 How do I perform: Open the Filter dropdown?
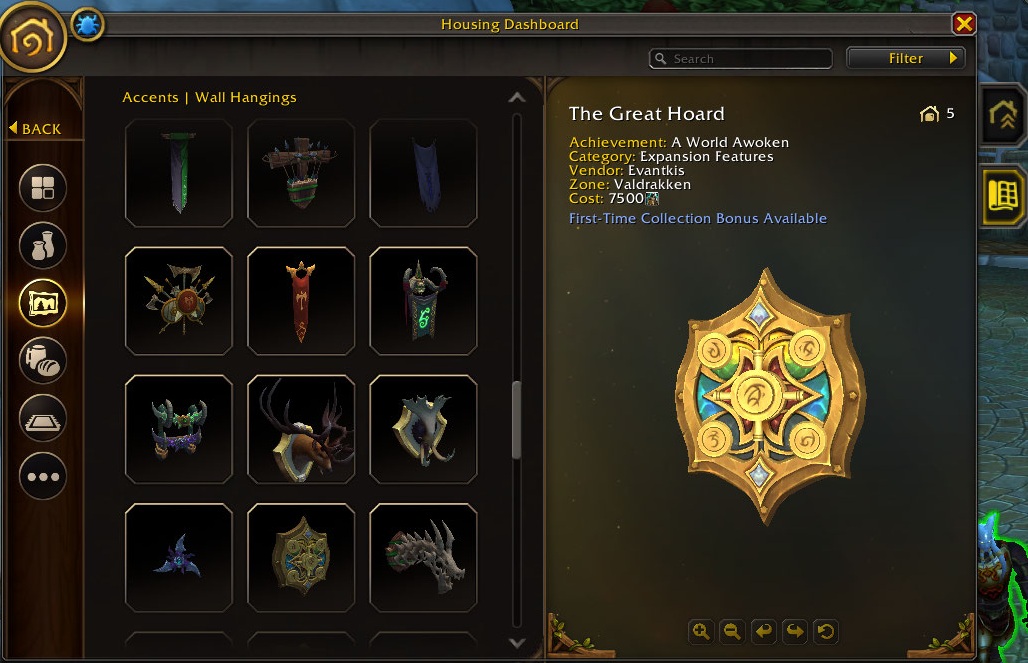pos(906,58)
